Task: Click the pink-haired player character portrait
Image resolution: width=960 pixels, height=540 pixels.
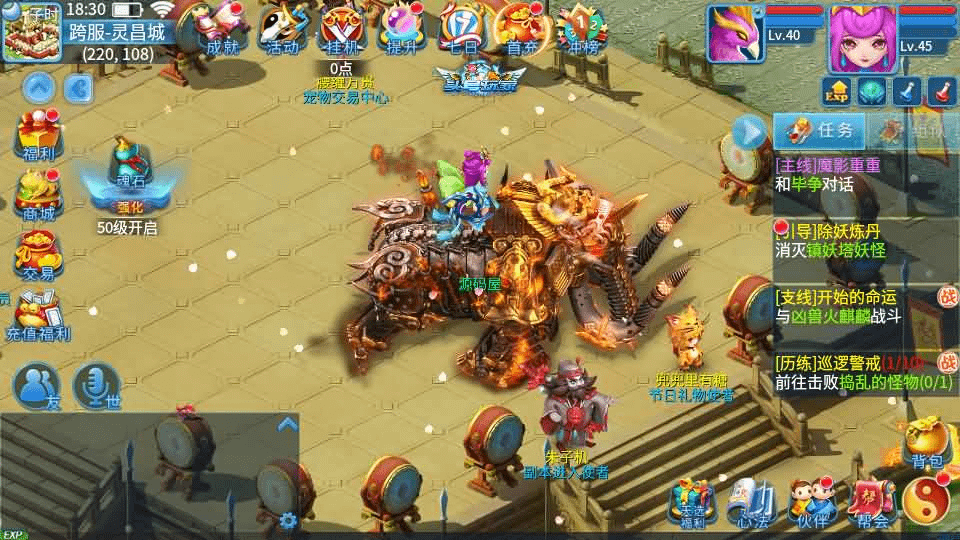Action: pyautogui.click(x=860, y=38)
